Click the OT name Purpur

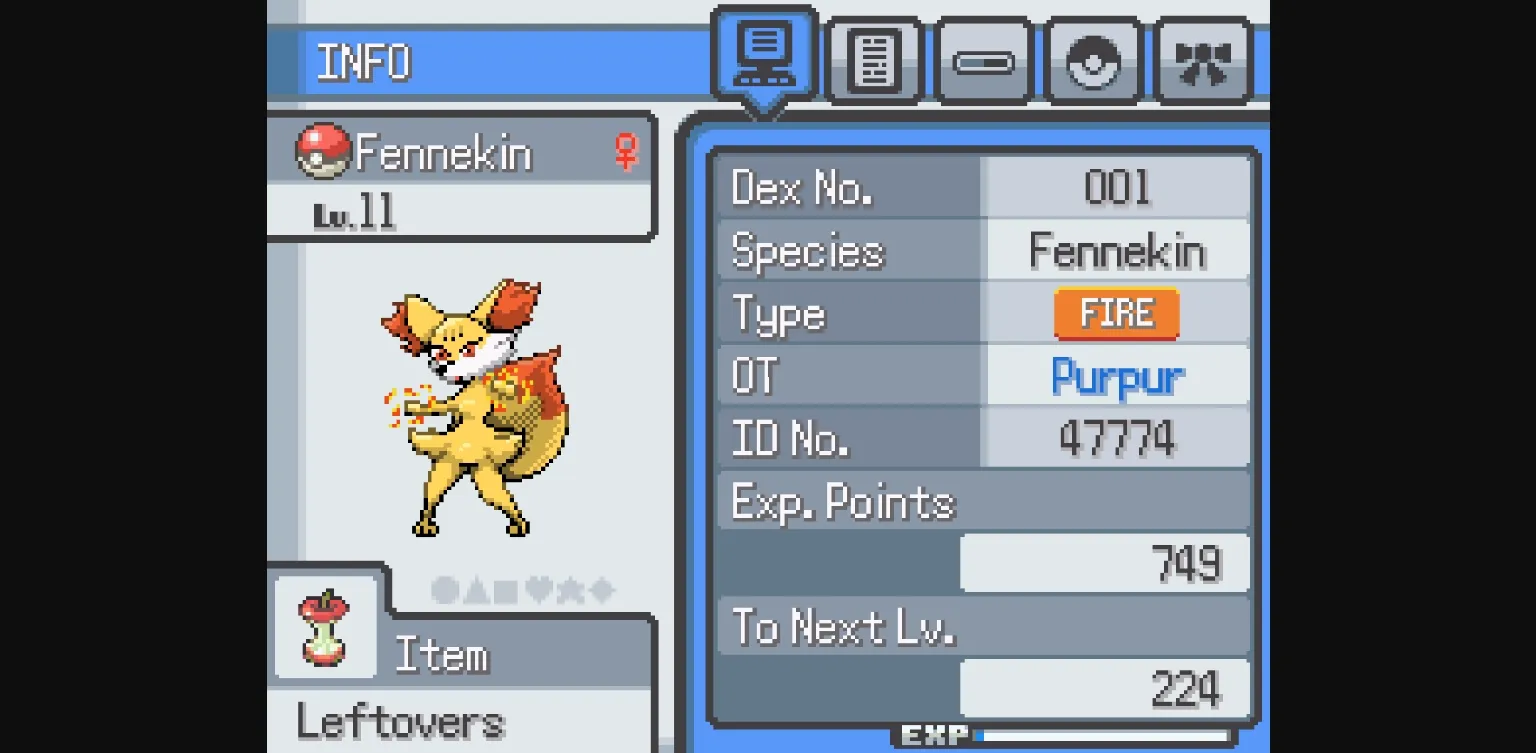1116,375
